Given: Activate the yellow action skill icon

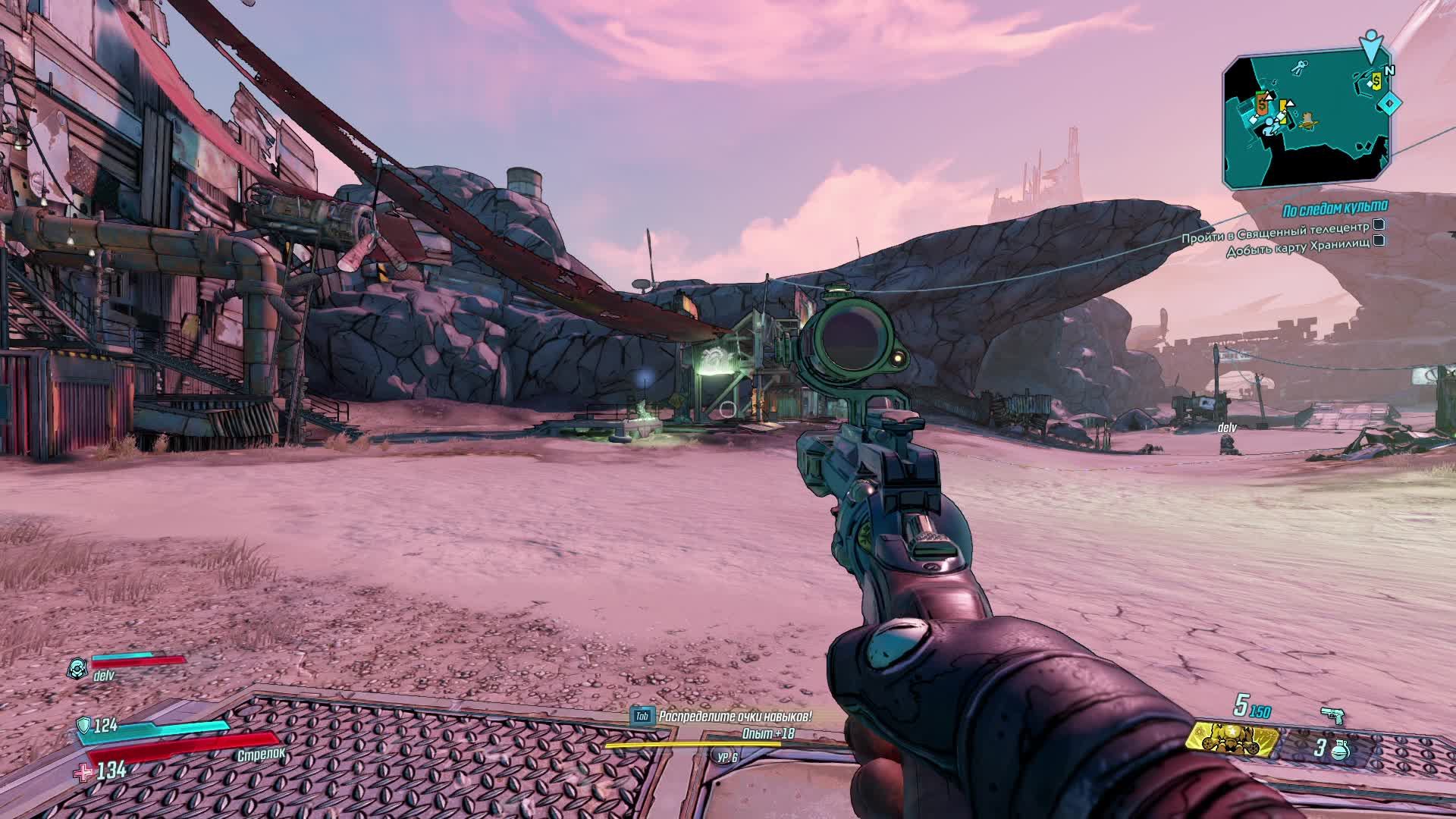Looking at the screenshot, I should (x=1232, y=740).
